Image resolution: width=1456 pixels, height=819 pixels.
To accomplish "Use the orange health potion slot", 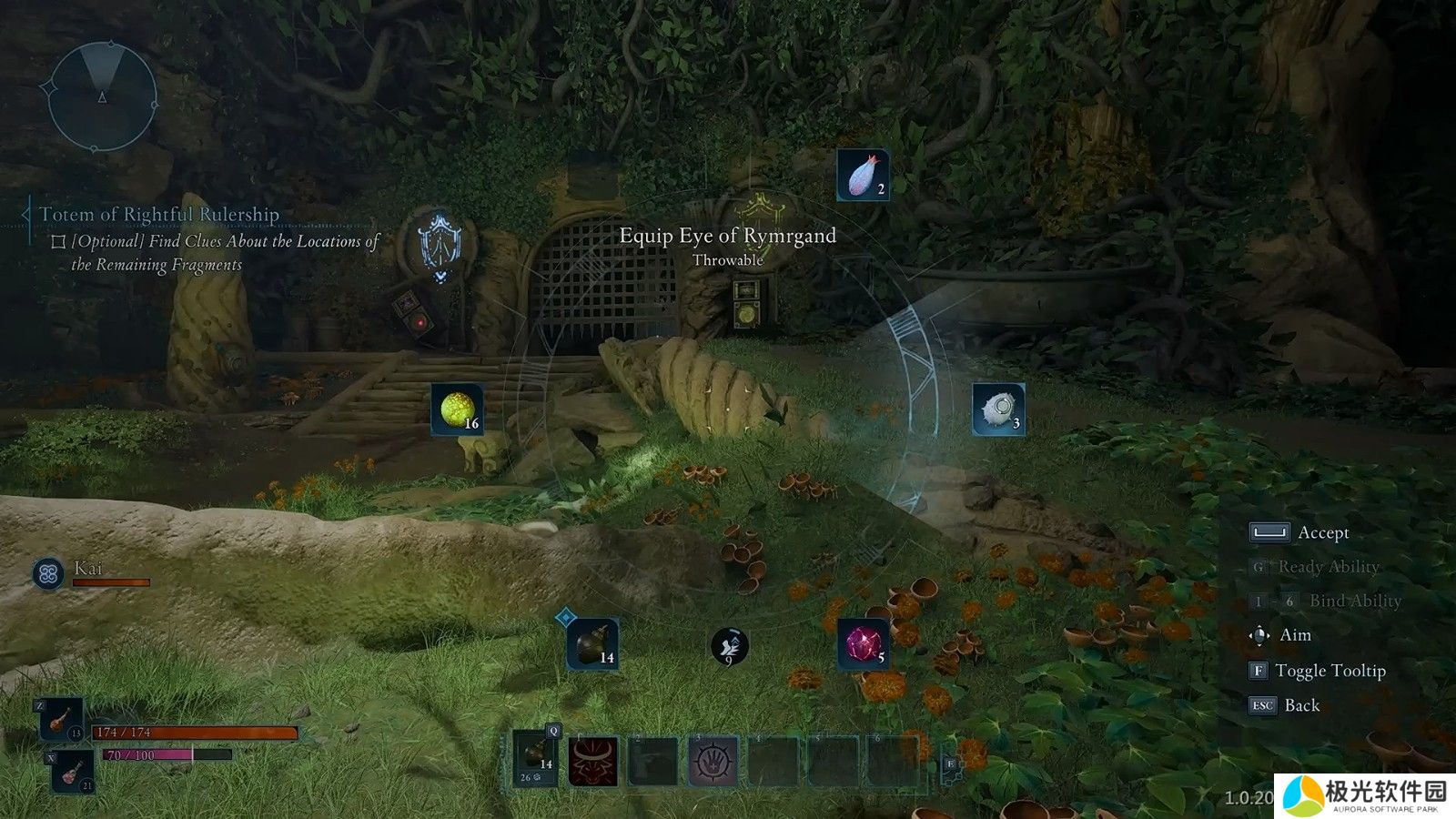I will click(x=62, y=720).
